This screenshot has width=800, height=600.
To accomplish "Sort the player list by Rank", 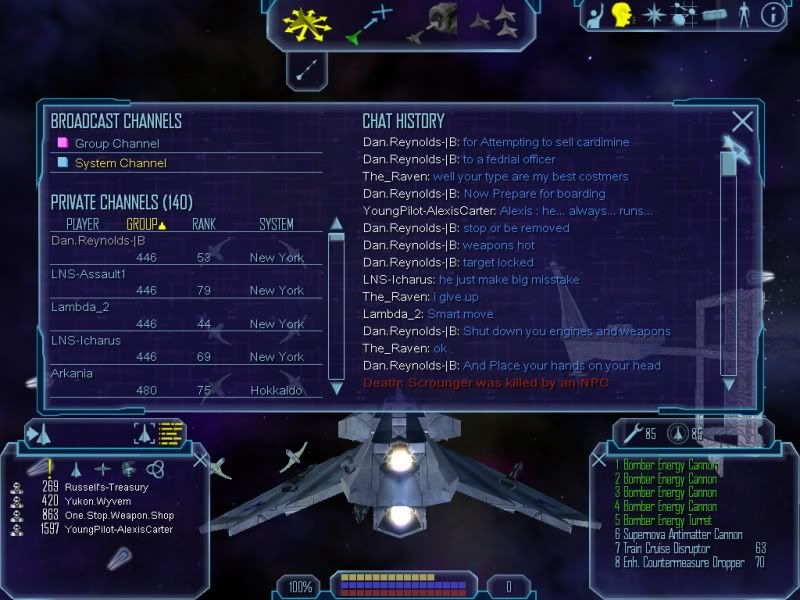I will 204,224.
